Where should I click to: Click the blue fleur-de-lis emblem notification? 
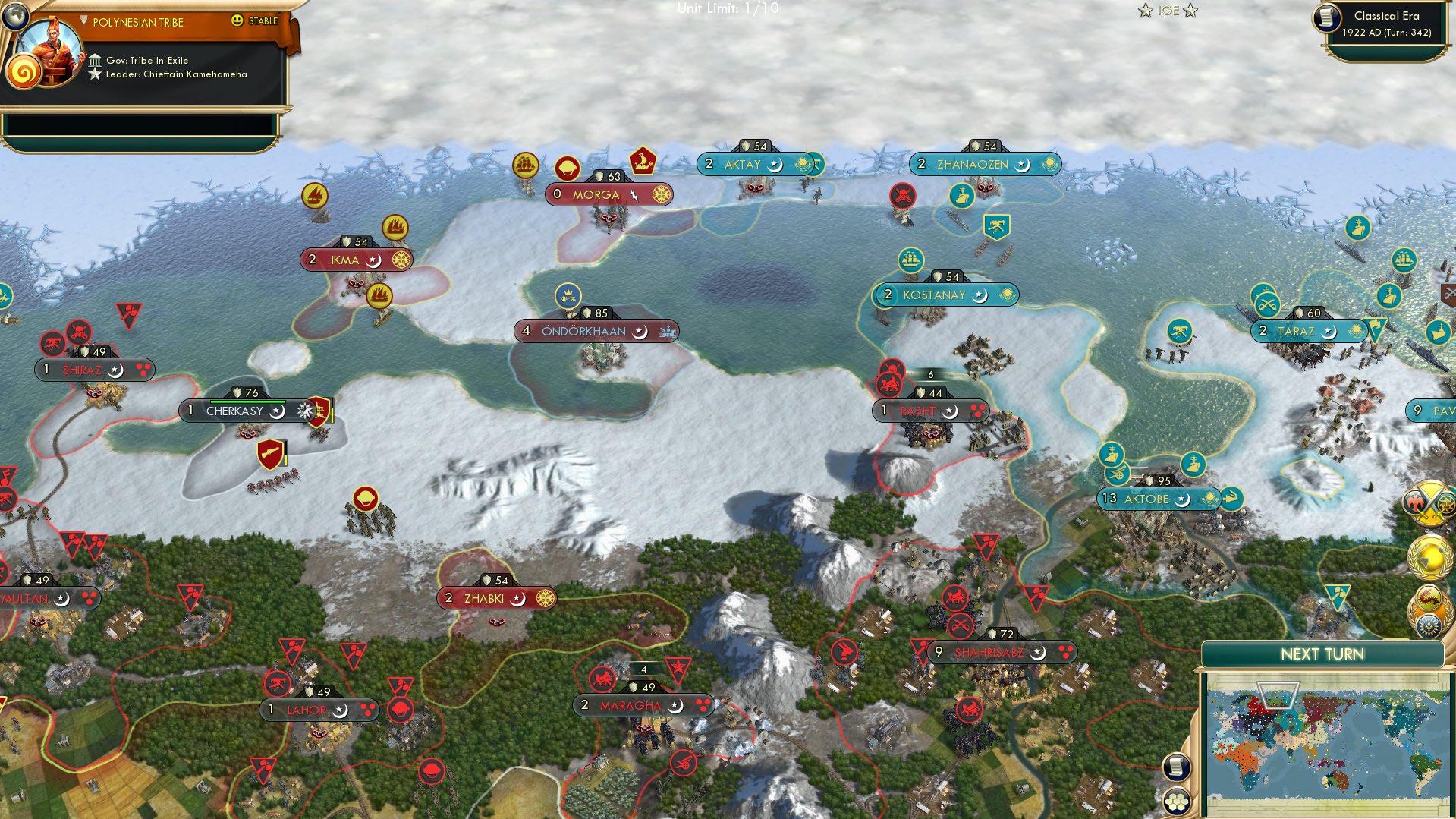click(1428, 624)
